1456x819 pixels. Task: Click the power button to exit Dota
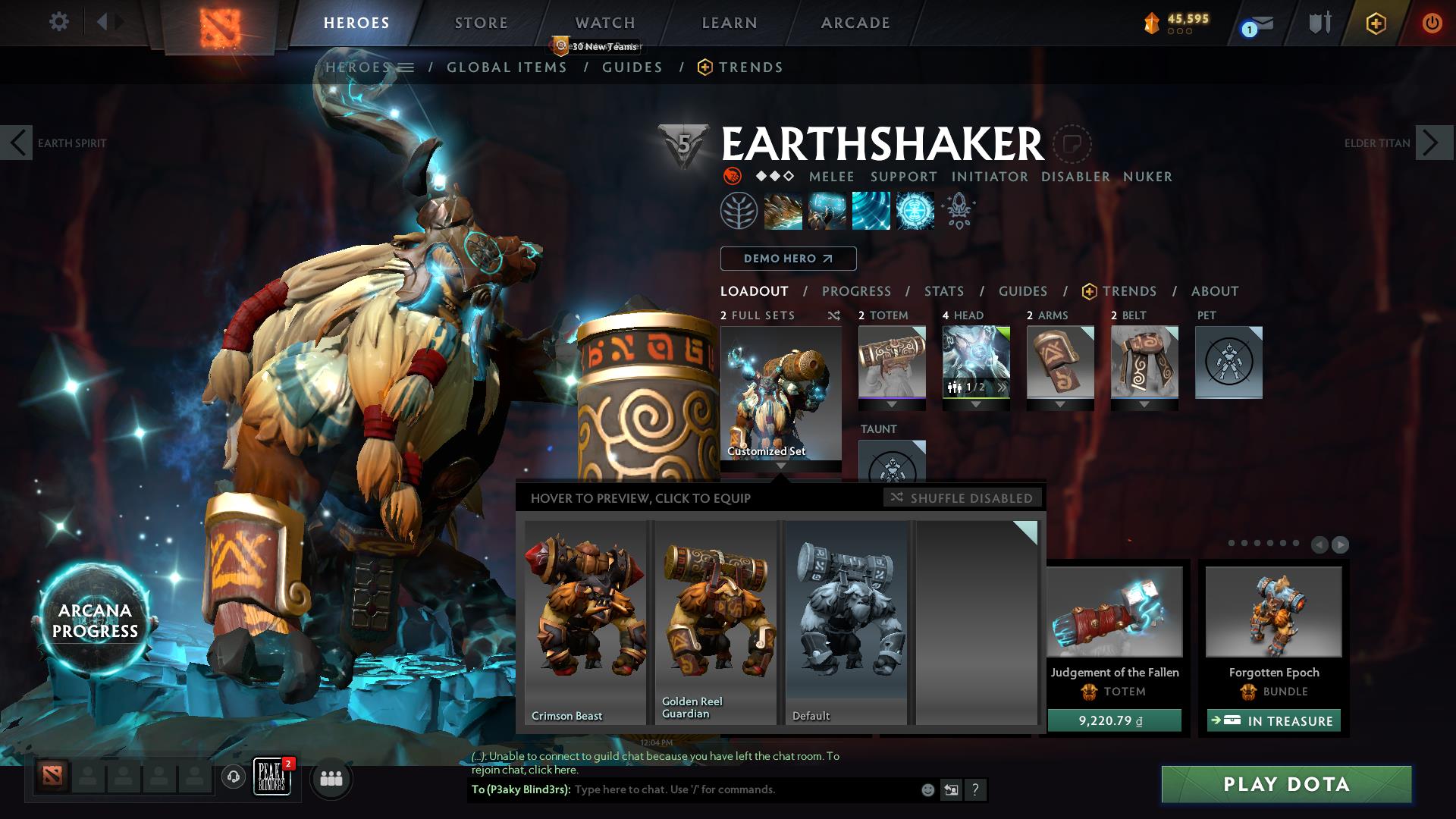[x=1432, y=23]
